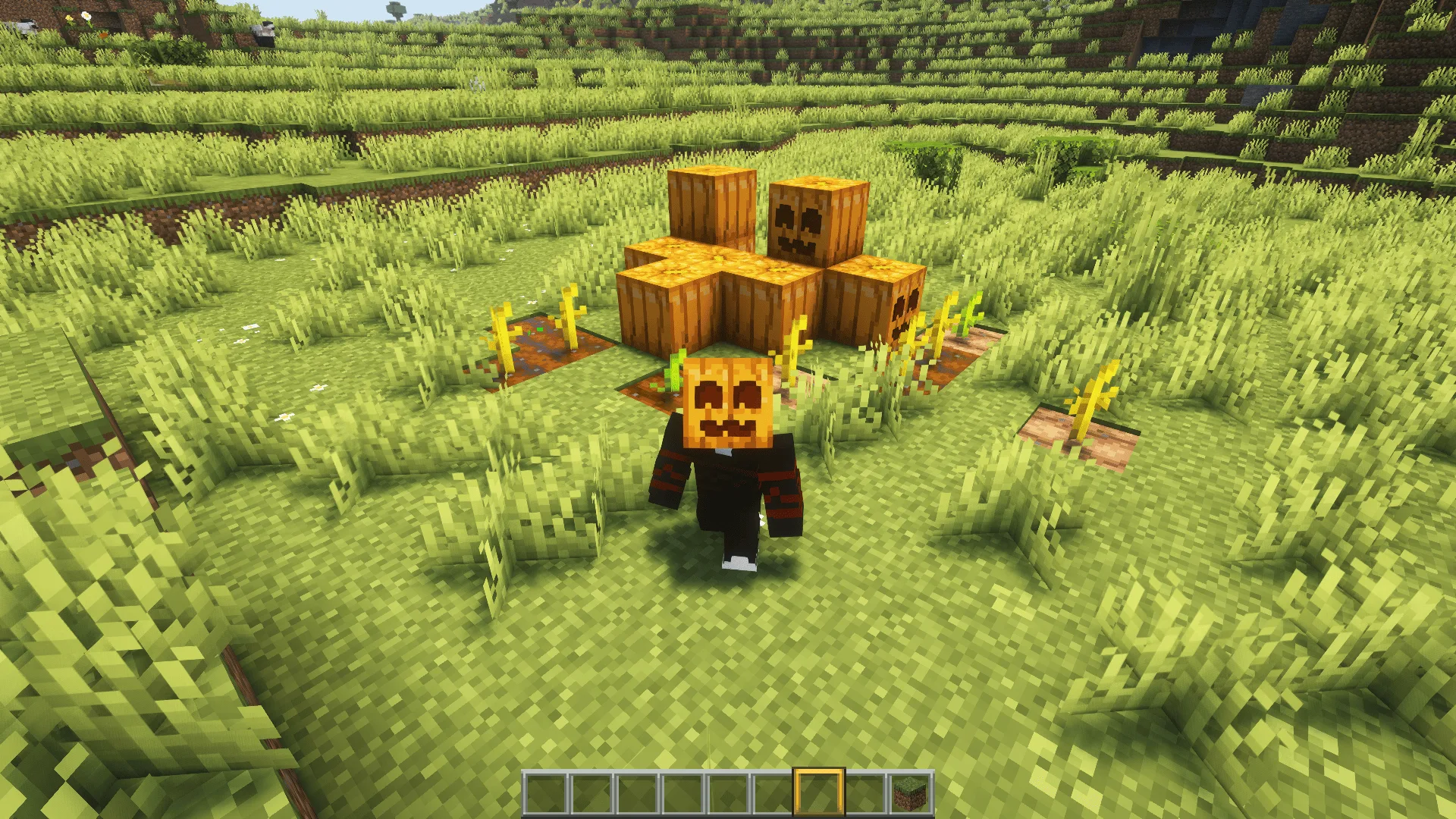This screenshot has height=819, width=1456.
Task: Select the grass block hotbar slot
Action: [910, 794]
